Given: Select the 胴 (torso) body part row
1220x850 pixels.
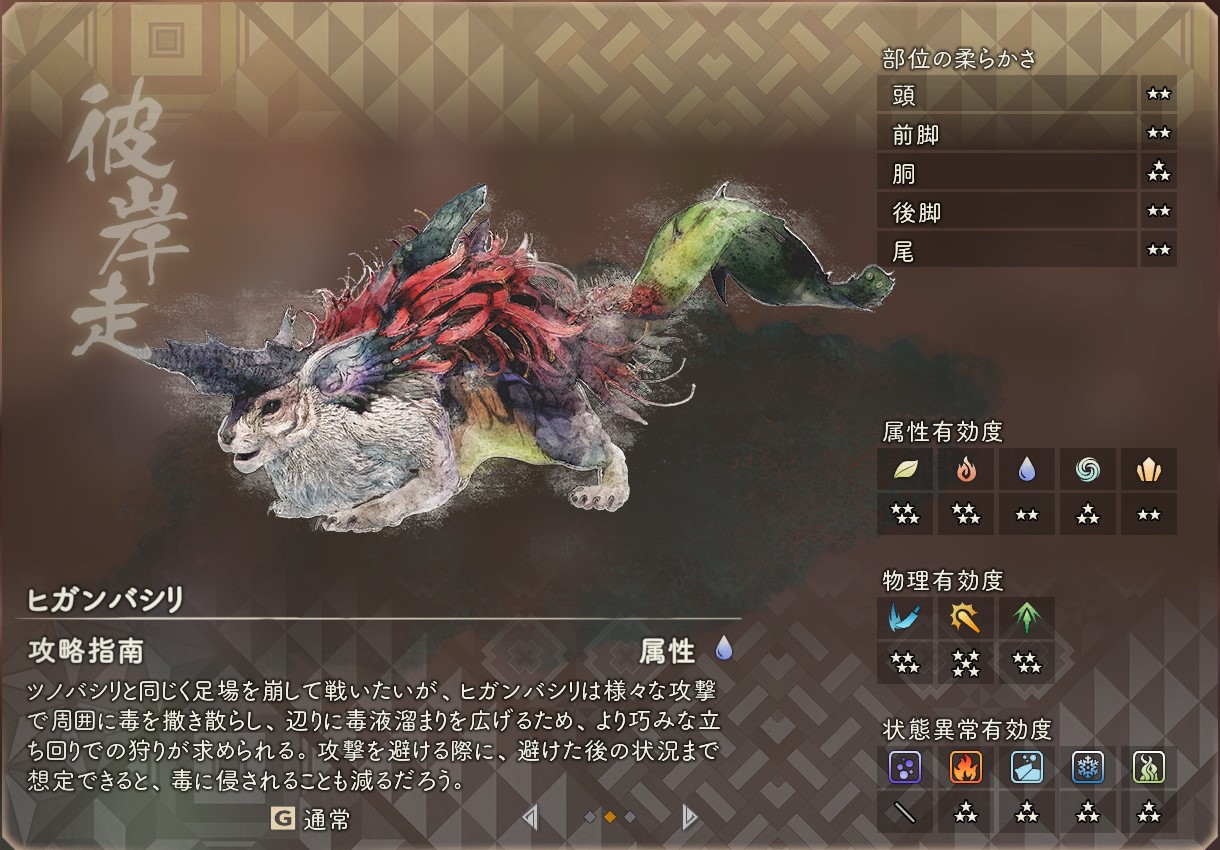Looking at the screenshot, I should click(x=1007, y=173).
